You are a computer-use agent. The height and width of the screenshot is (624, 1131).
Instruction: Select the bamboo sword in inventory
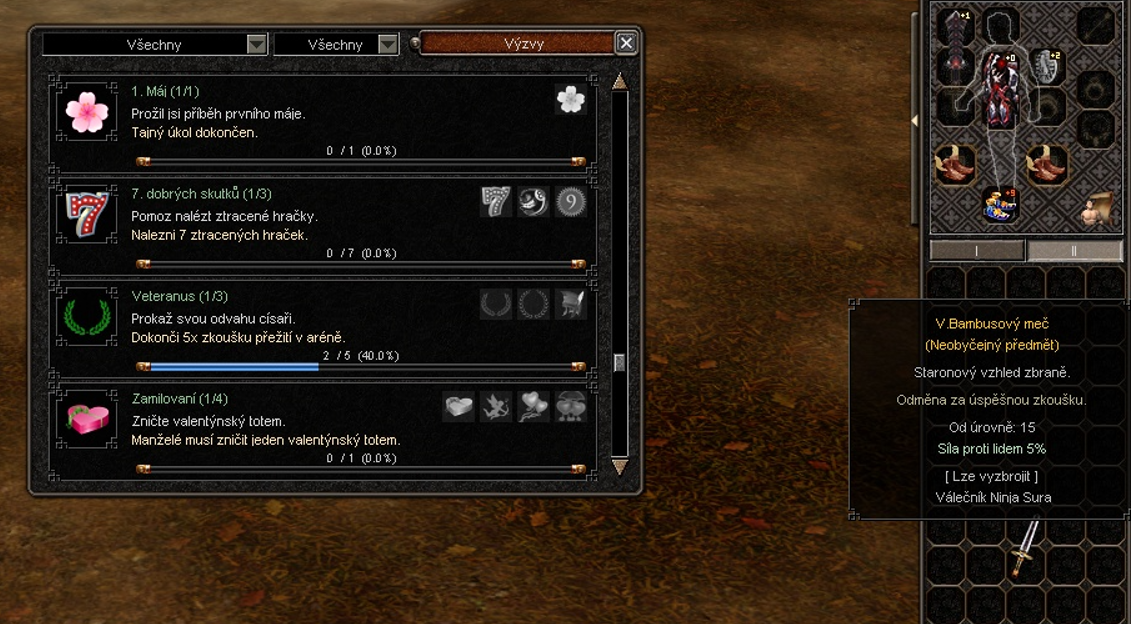coord(1025,548)
